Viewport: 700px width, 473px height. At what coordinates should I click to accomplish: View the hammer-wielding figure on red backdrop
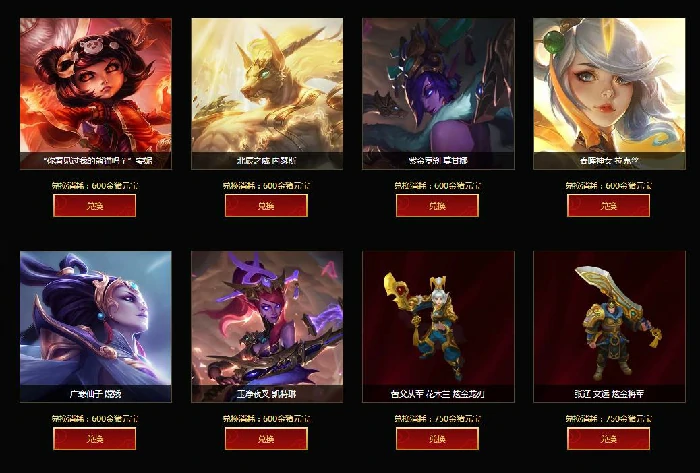[x=438, y=319]
